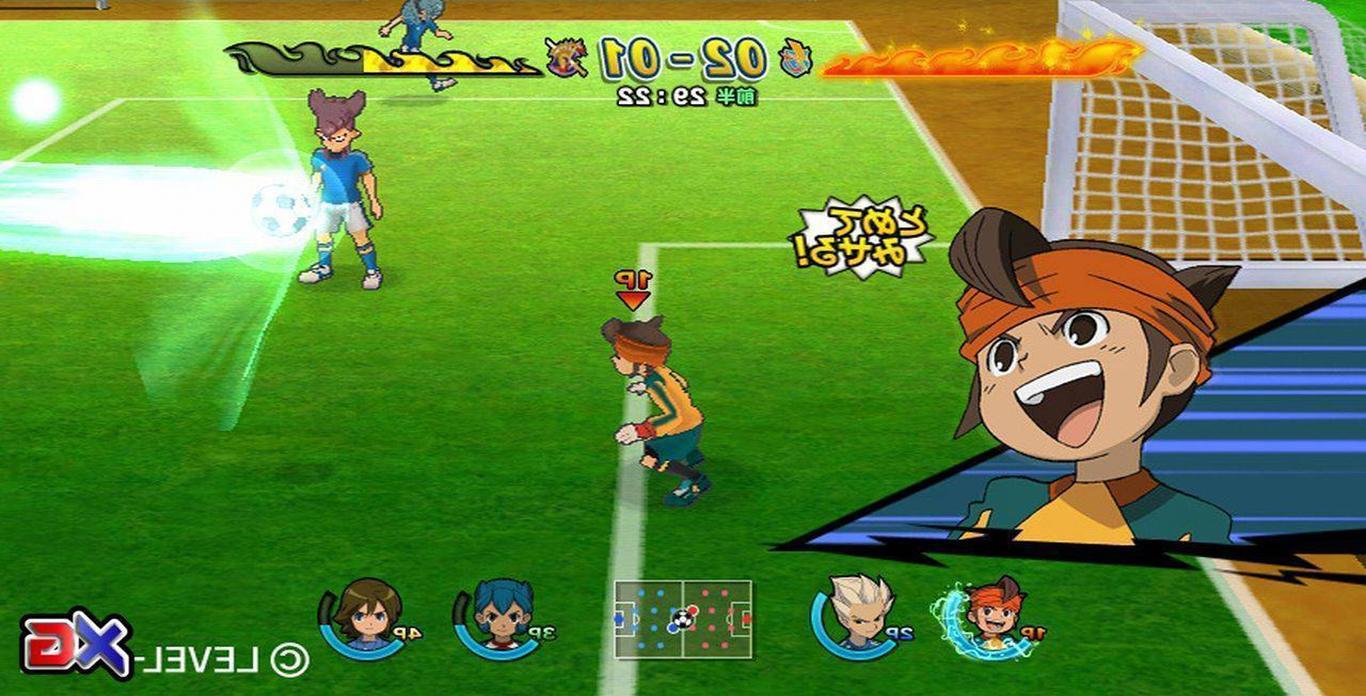Viewport: 1366px width, 696px height.
Task: Click the team emblem beside the green gauge
Action: pos(566,58)
